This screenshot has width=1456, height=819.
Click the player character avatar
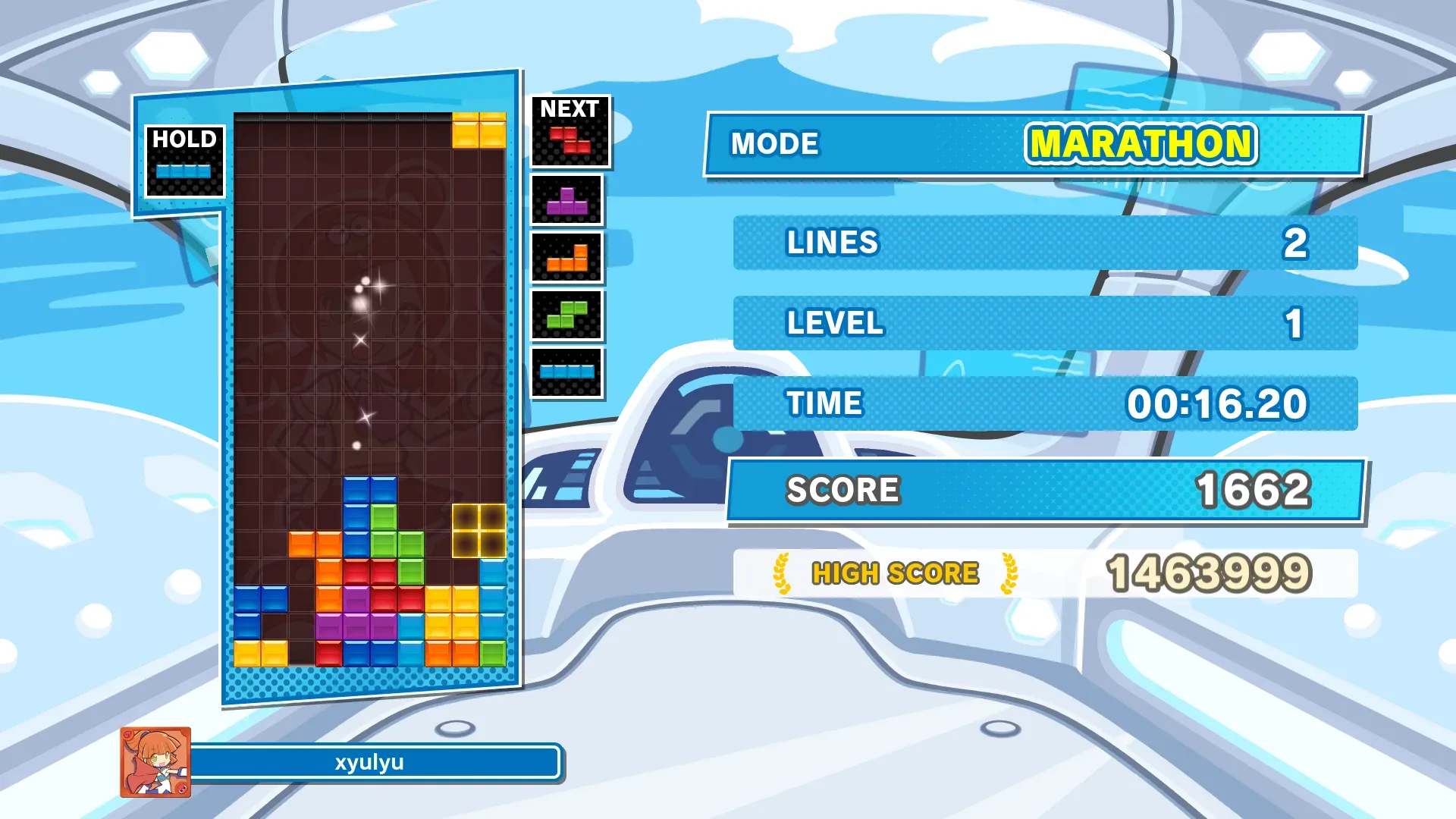155,762
